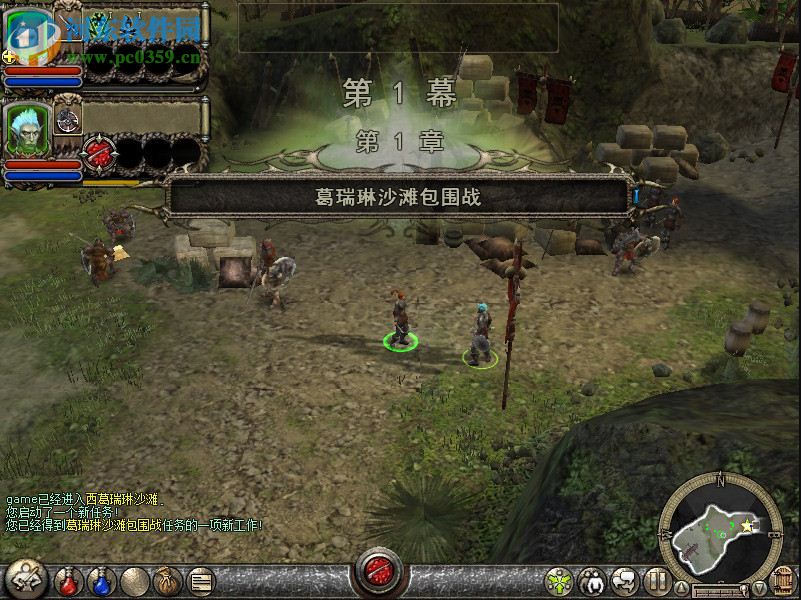Trigger the red power orb in bottom bar
Screen dimensions: 801x600
(380, 572)
